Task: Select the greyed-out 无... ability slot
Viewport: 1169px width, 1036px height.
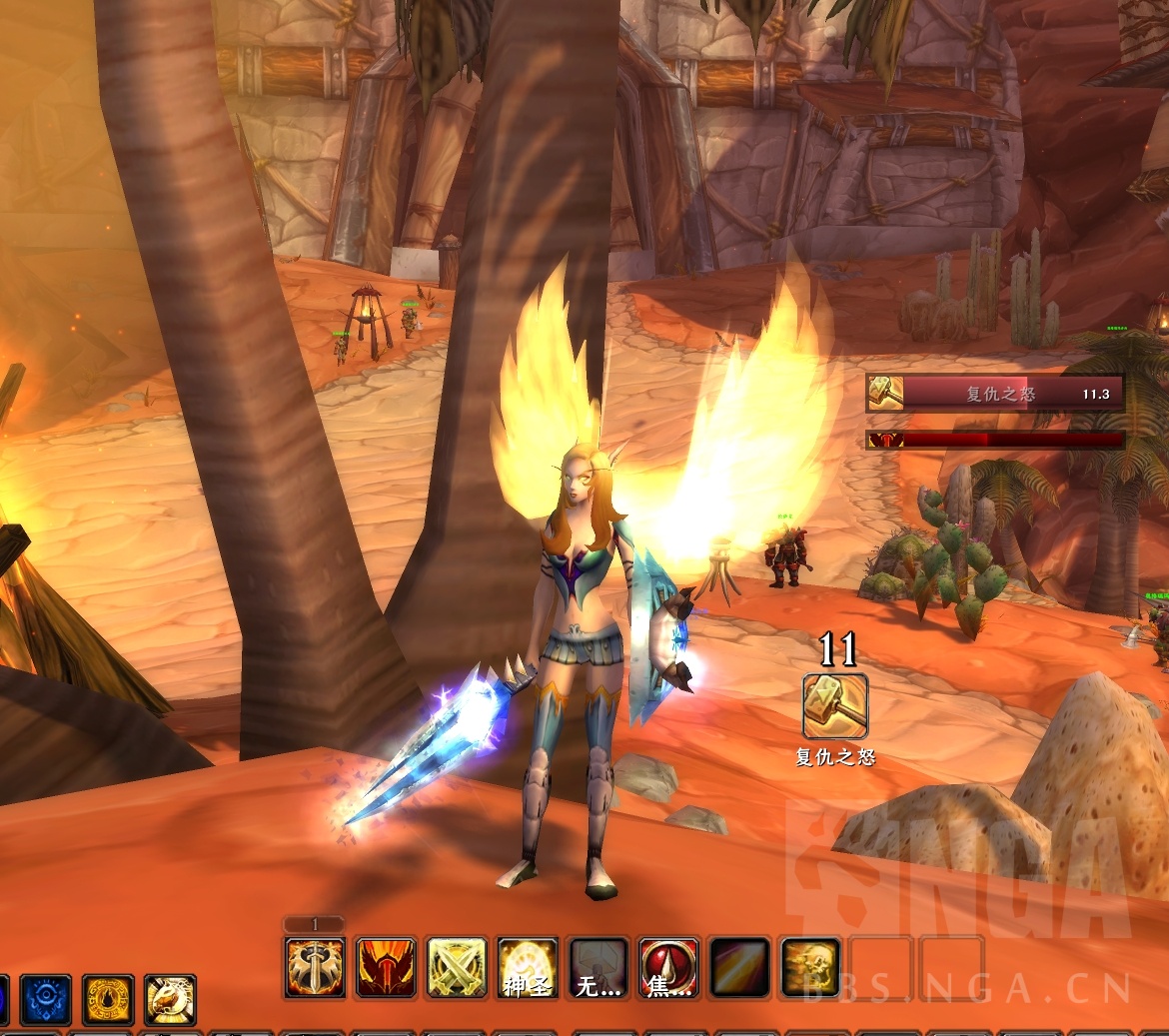Action: pos(597,967)
